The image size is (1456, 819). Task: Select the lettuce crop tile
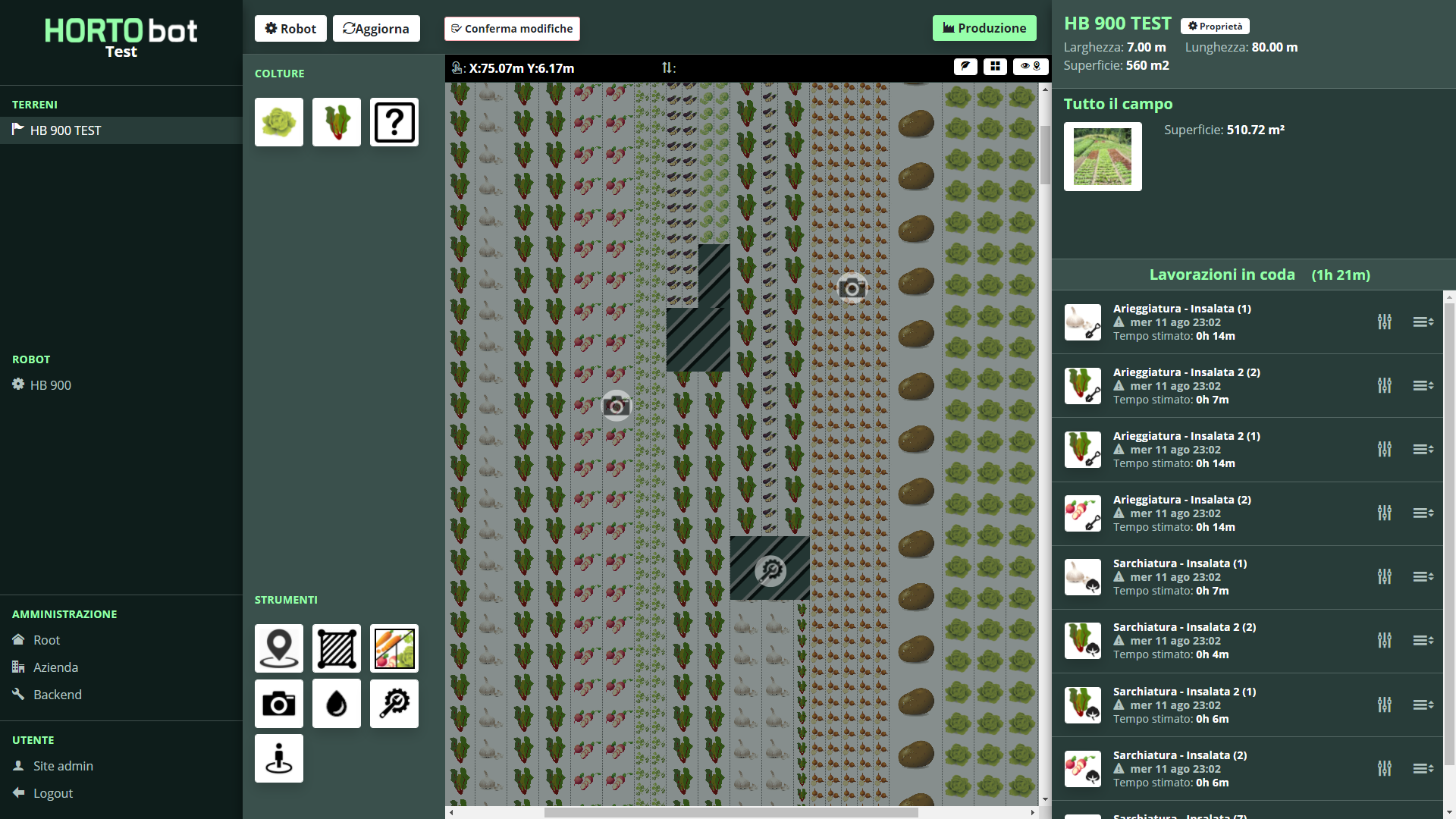(279, 122)
